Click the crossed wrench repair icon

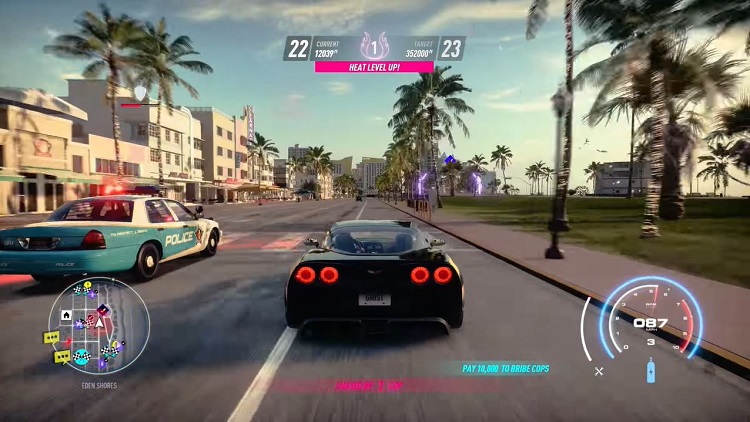point(599,371)
